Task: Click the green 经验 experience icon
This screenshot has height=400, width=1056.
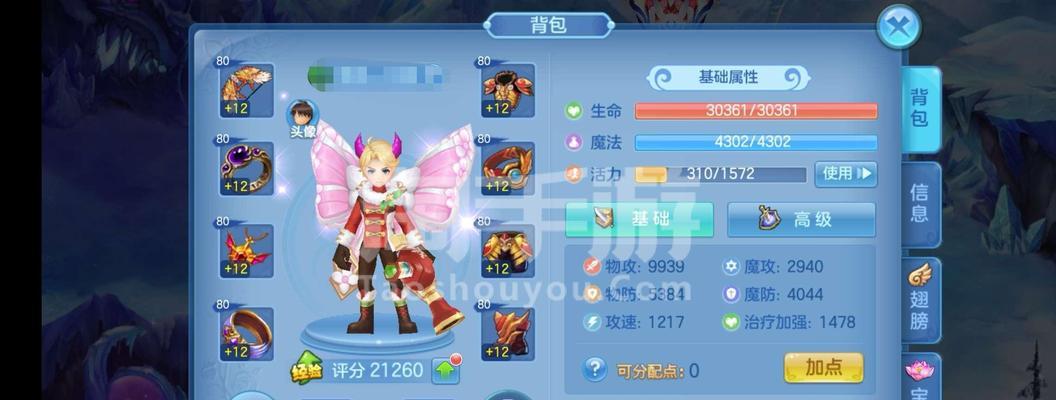Action: click(x=307, y=369)
